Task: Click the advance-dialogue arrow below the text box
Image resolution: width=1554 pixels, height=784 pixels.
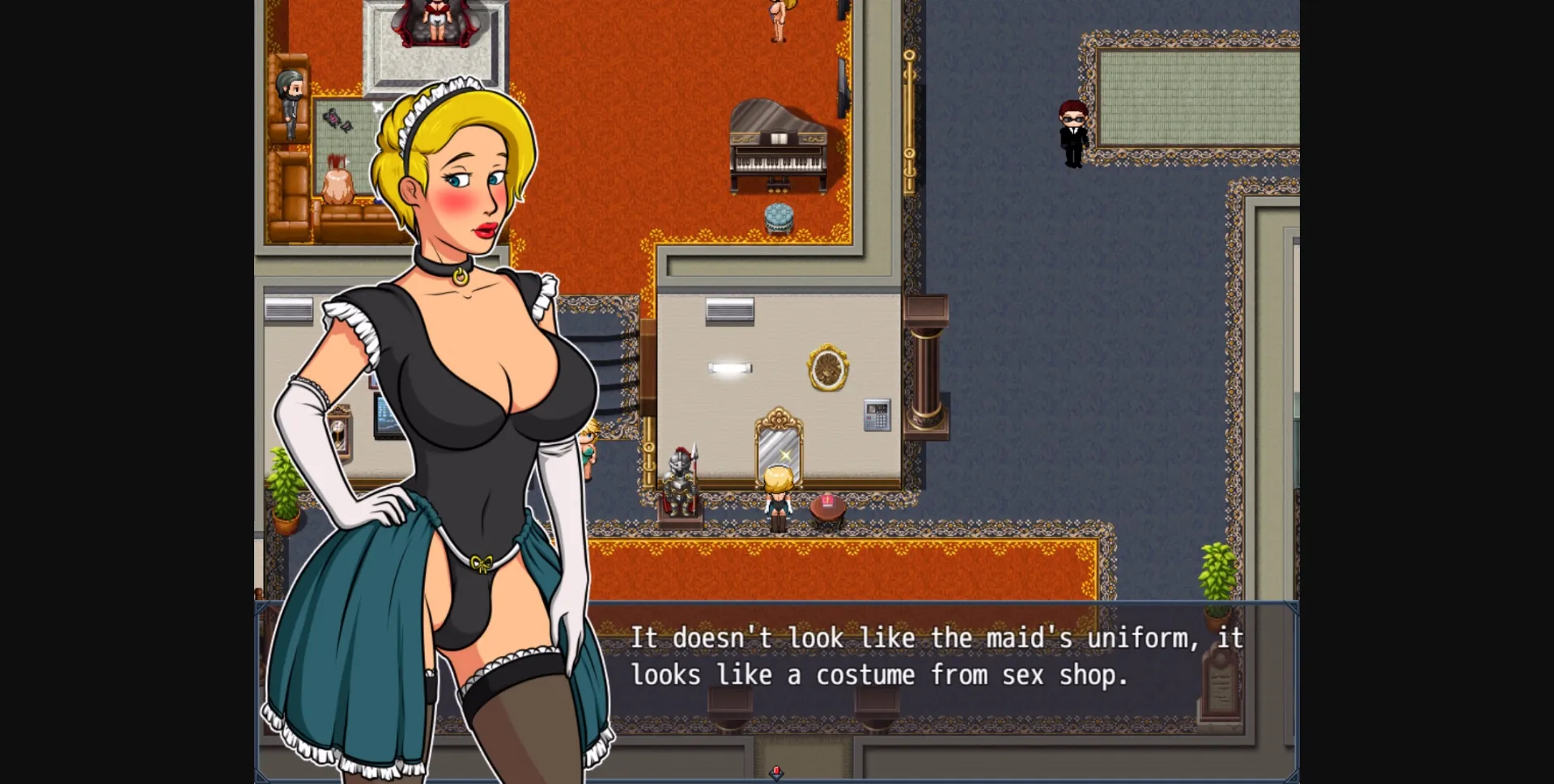Action: [777, 773]
